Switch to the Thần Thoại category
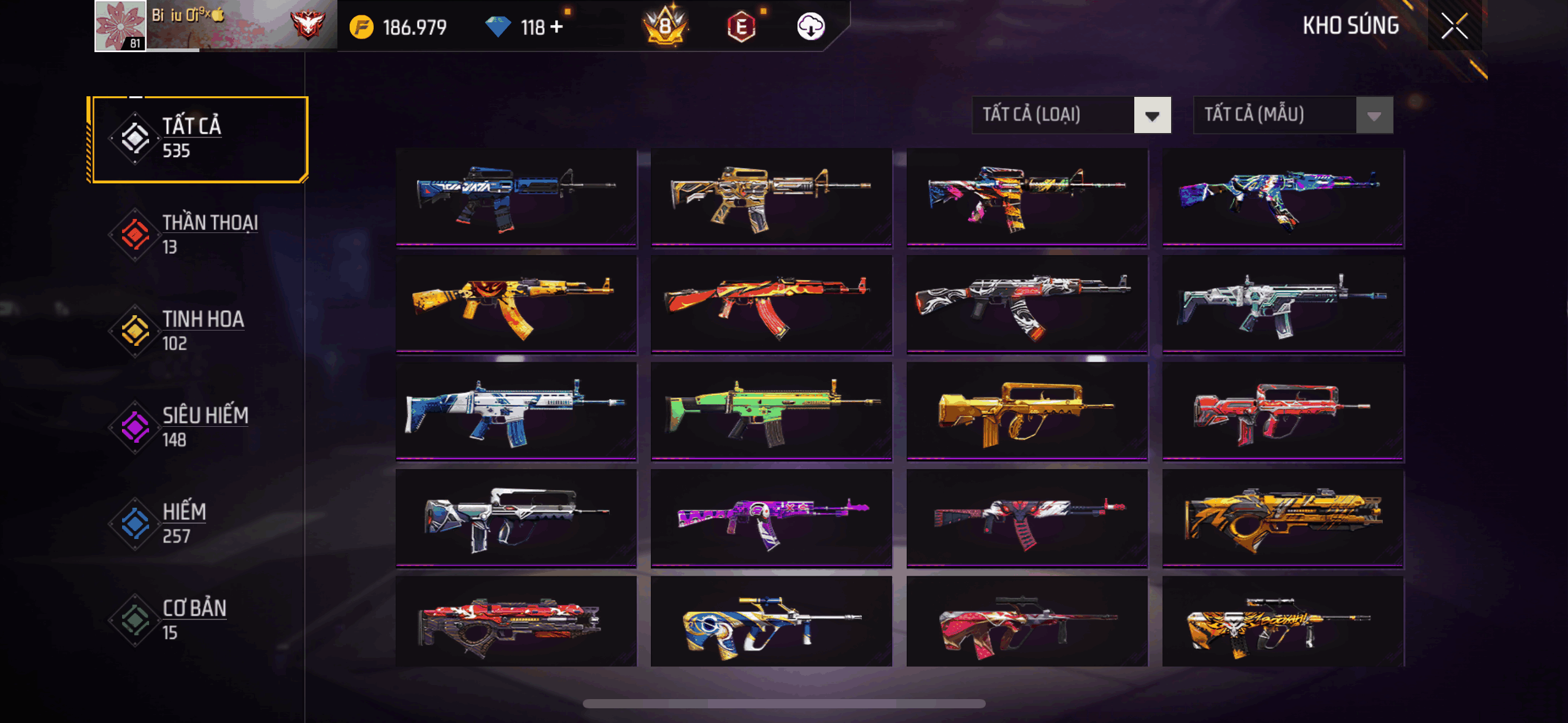Image resolution: width=1568 pixels, height=723 pixels. (x=198, y=234)
